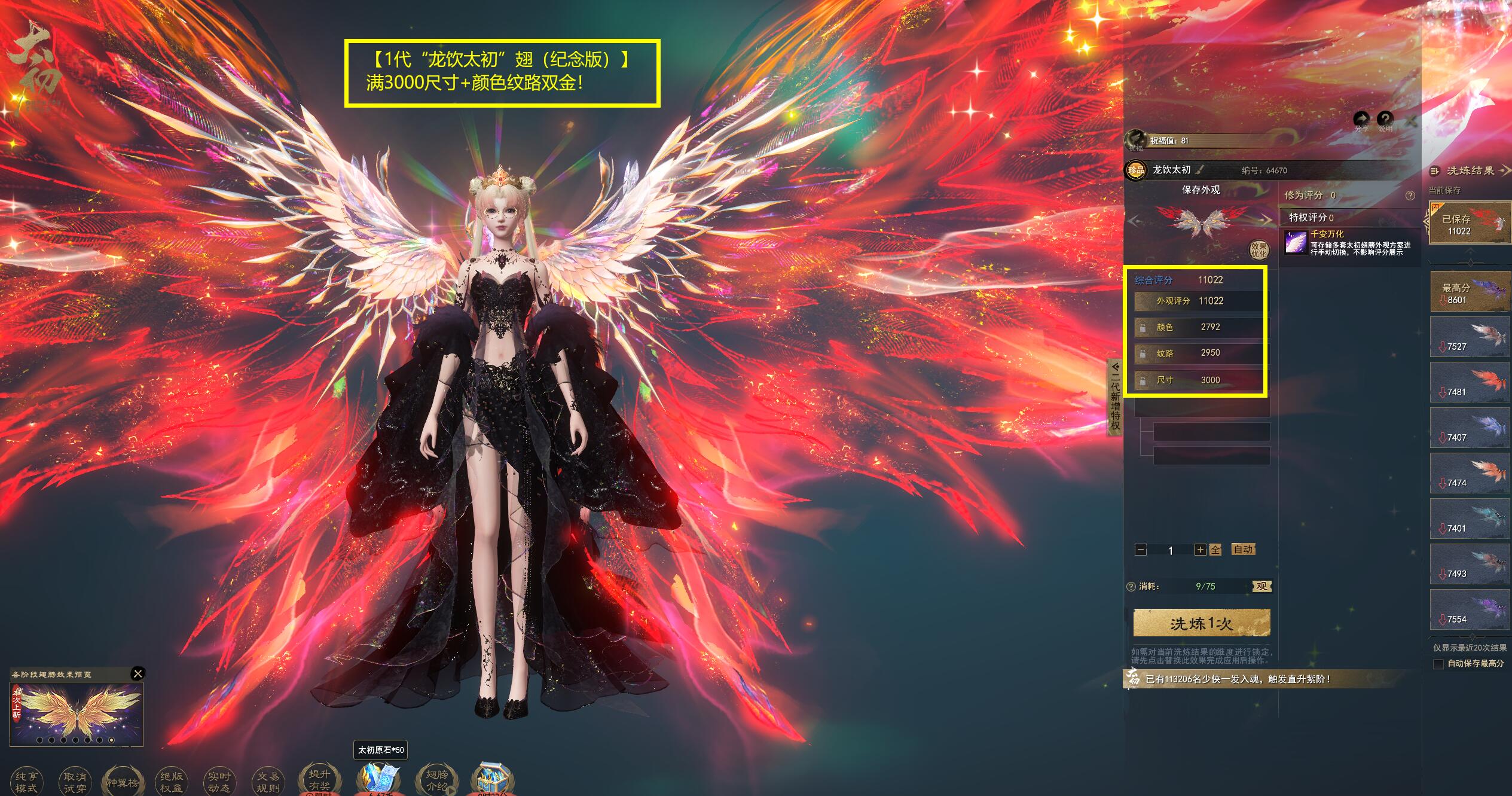Open the 绝版权益 benefits button
1512x796 pixels.
172,782
